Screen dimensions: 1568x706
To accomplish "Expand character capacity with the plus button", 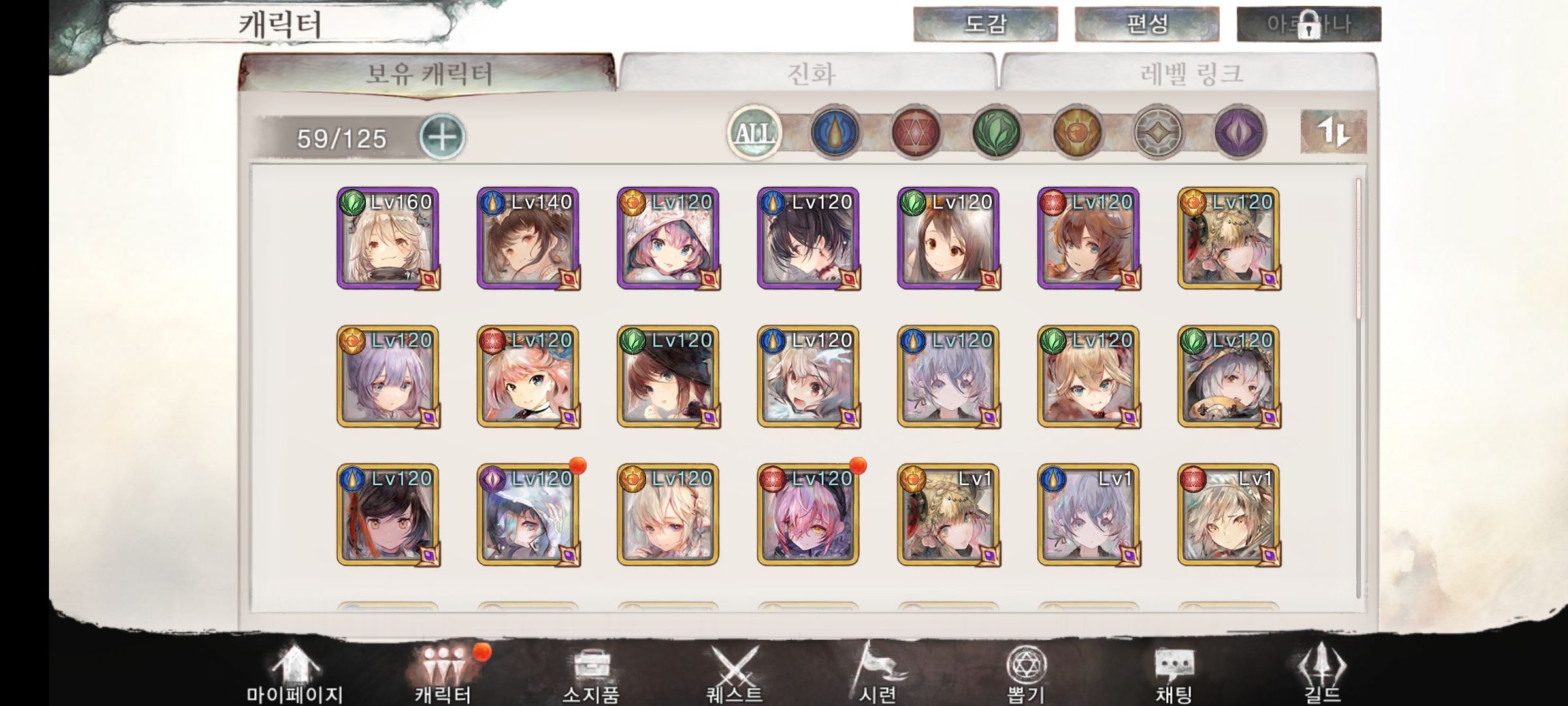I will click(442, 137).
